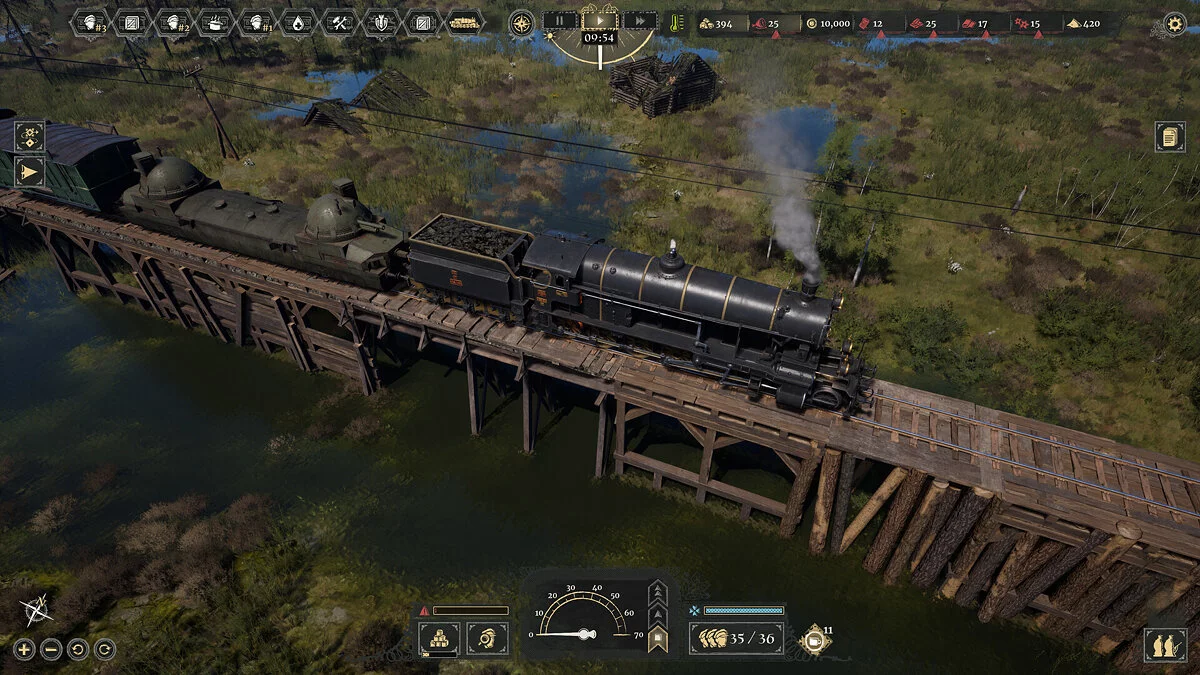Viewport: 1200px width, 675px height.
Task: Click the golden arrowhead button at left
Action: (29, 173)
